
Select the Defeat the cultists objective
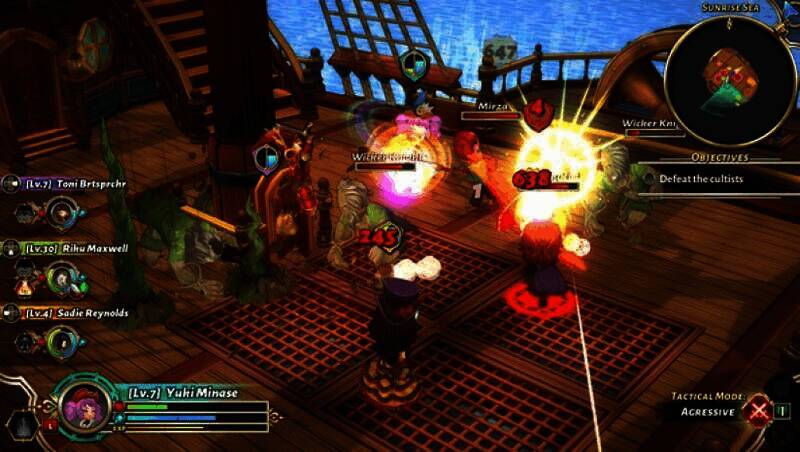point(701,178)
